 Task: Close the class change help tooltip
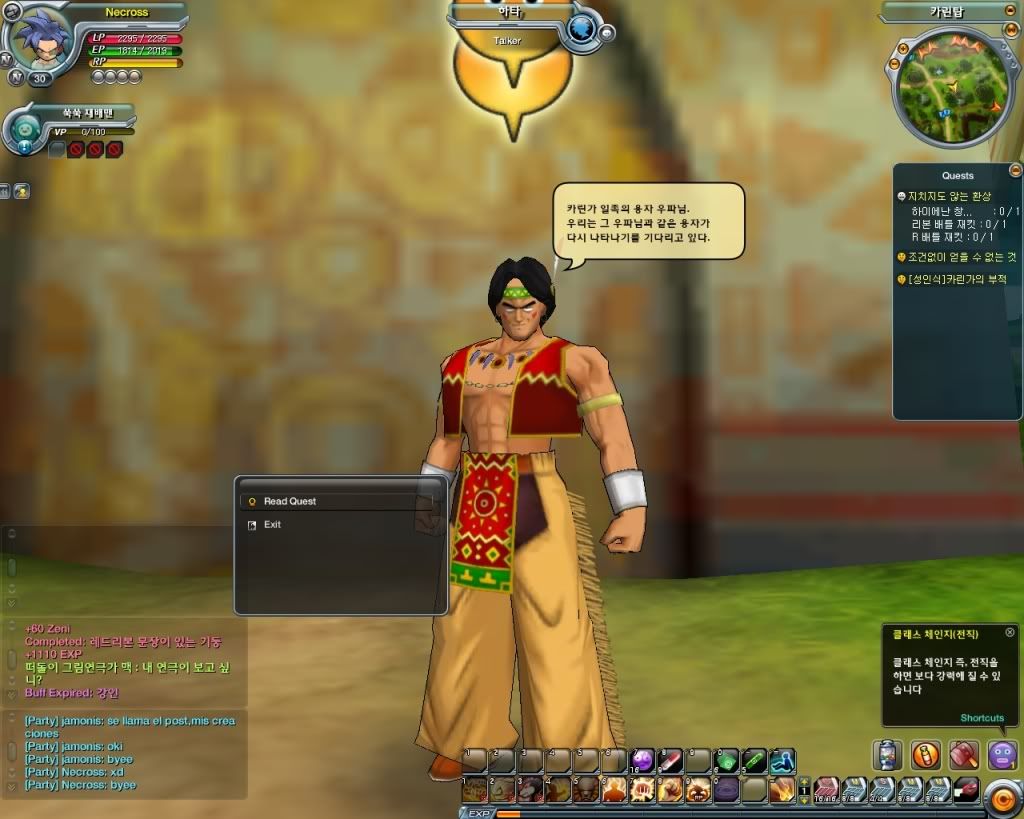[x=1010, y=632]
